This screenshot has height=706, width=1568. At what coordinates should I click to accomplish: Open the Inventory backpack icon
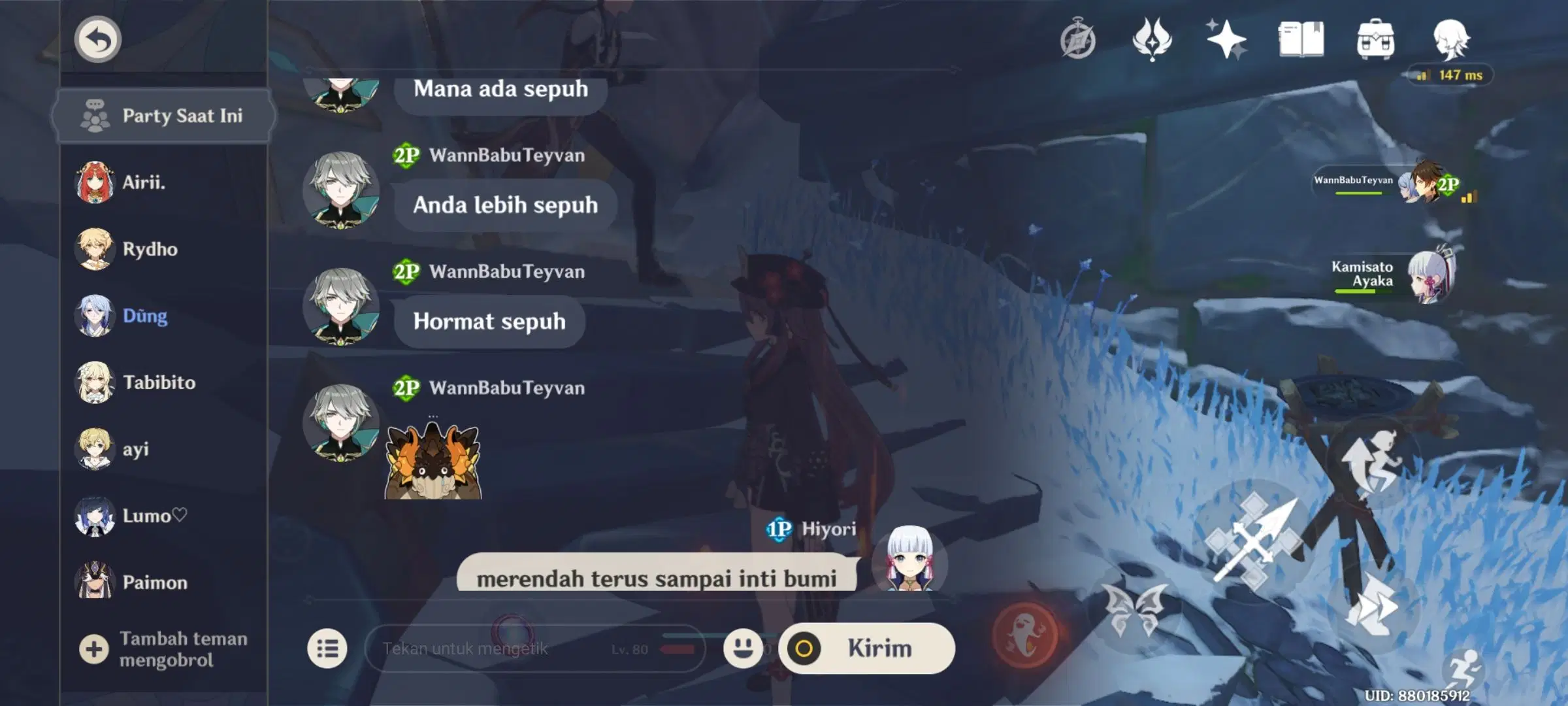(x=1377, y=39)
